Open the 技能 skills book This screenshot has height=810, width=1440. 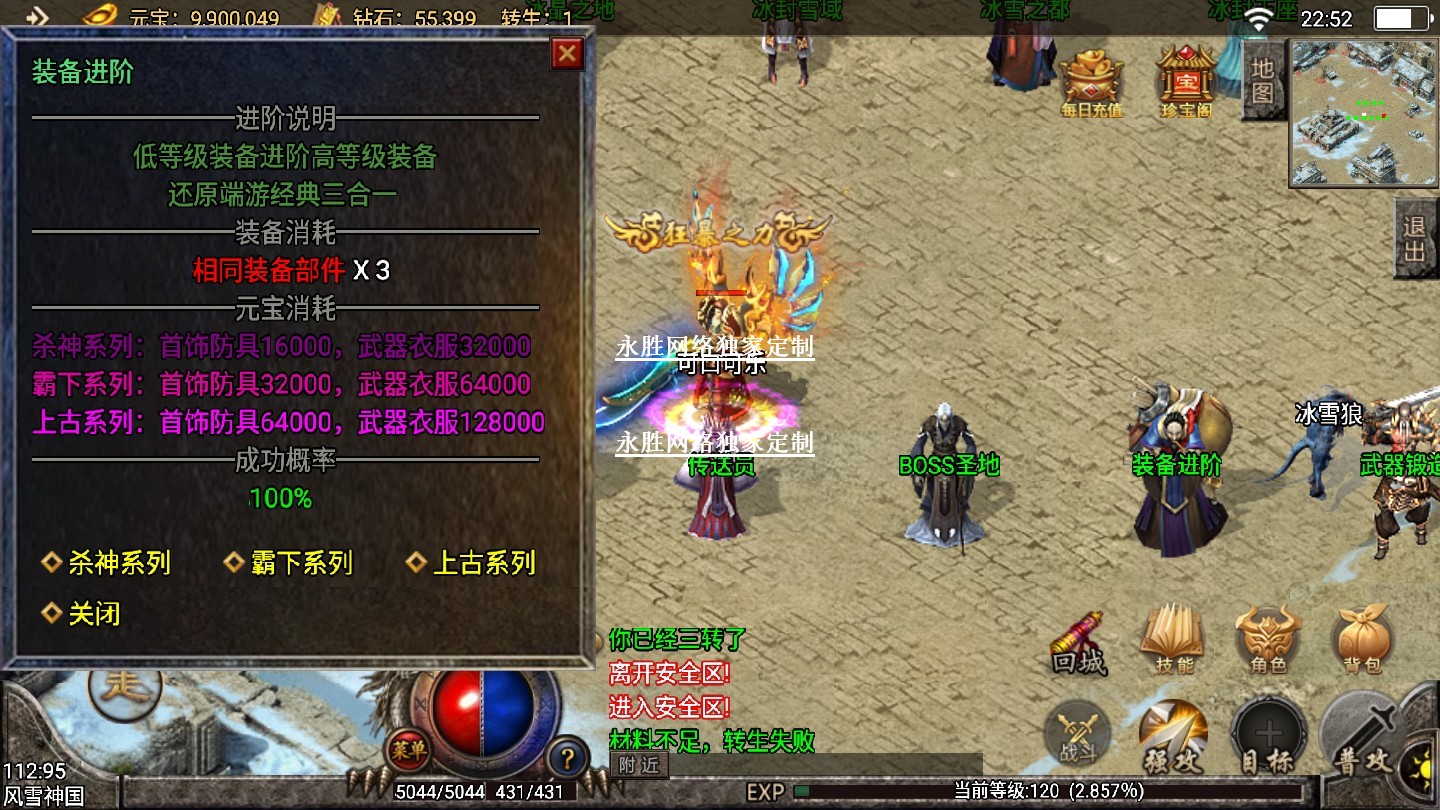1173,640
